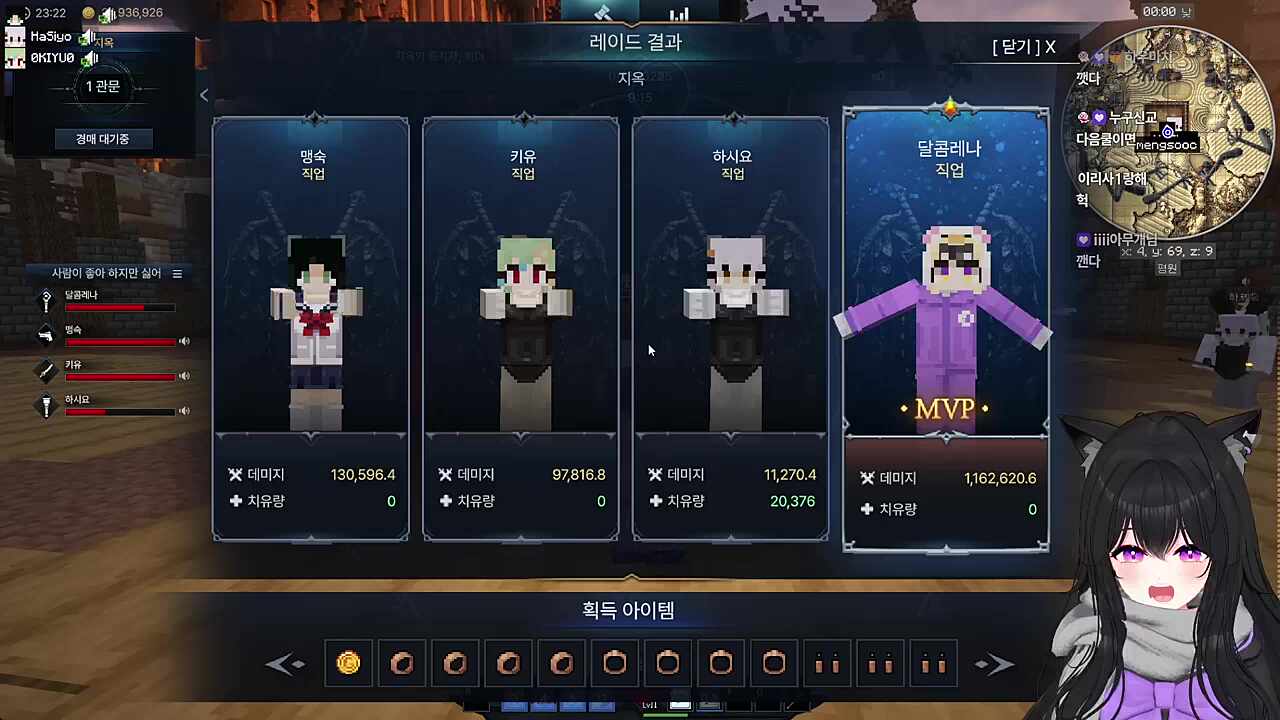Mute 키유's speaker icon in the voice panel
Screen dimensions: 1280x720
tap(184, 376)
